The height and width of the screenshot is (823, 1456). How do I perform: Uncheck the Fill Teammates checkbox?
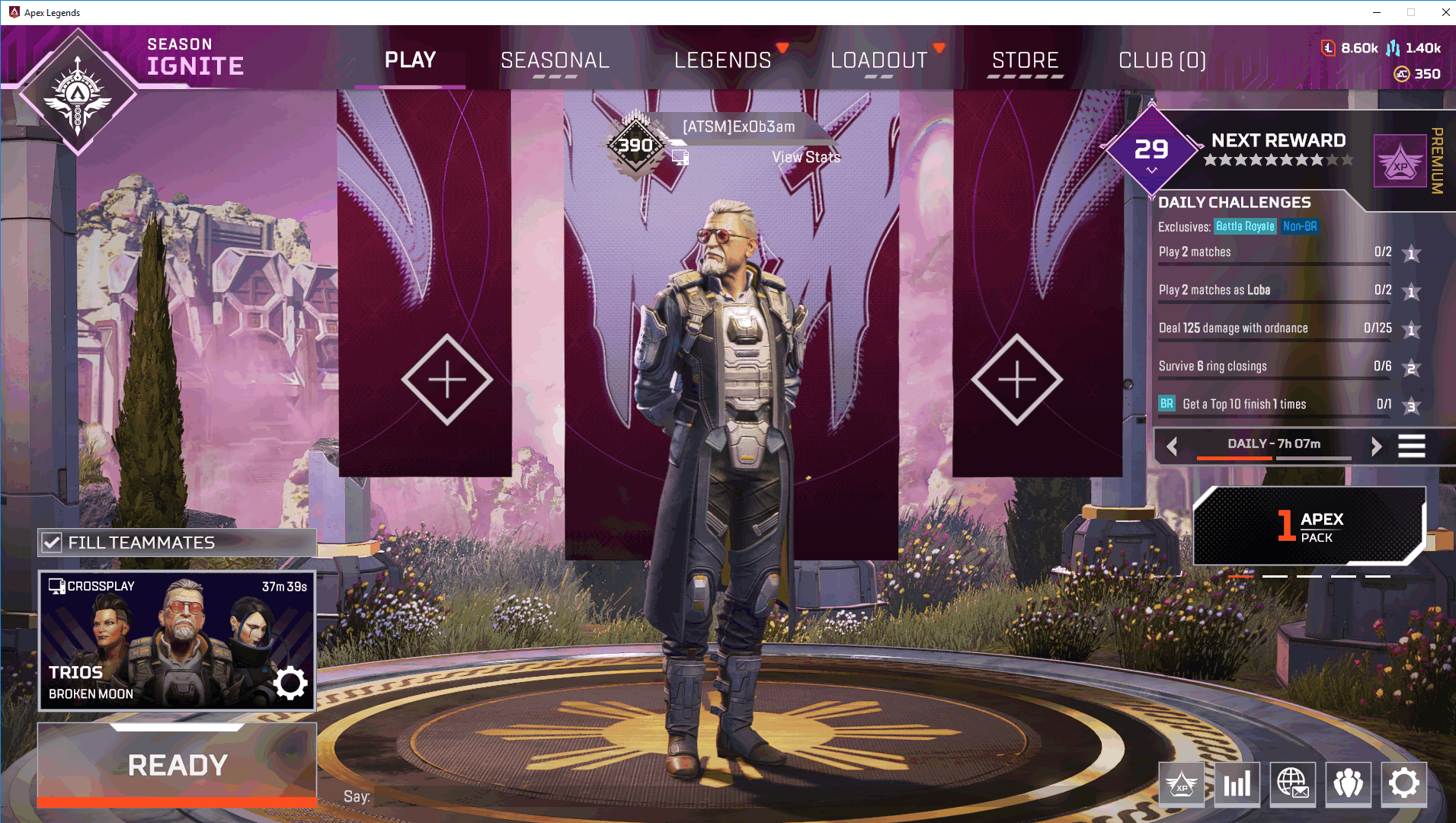click(x=51, y=542)
